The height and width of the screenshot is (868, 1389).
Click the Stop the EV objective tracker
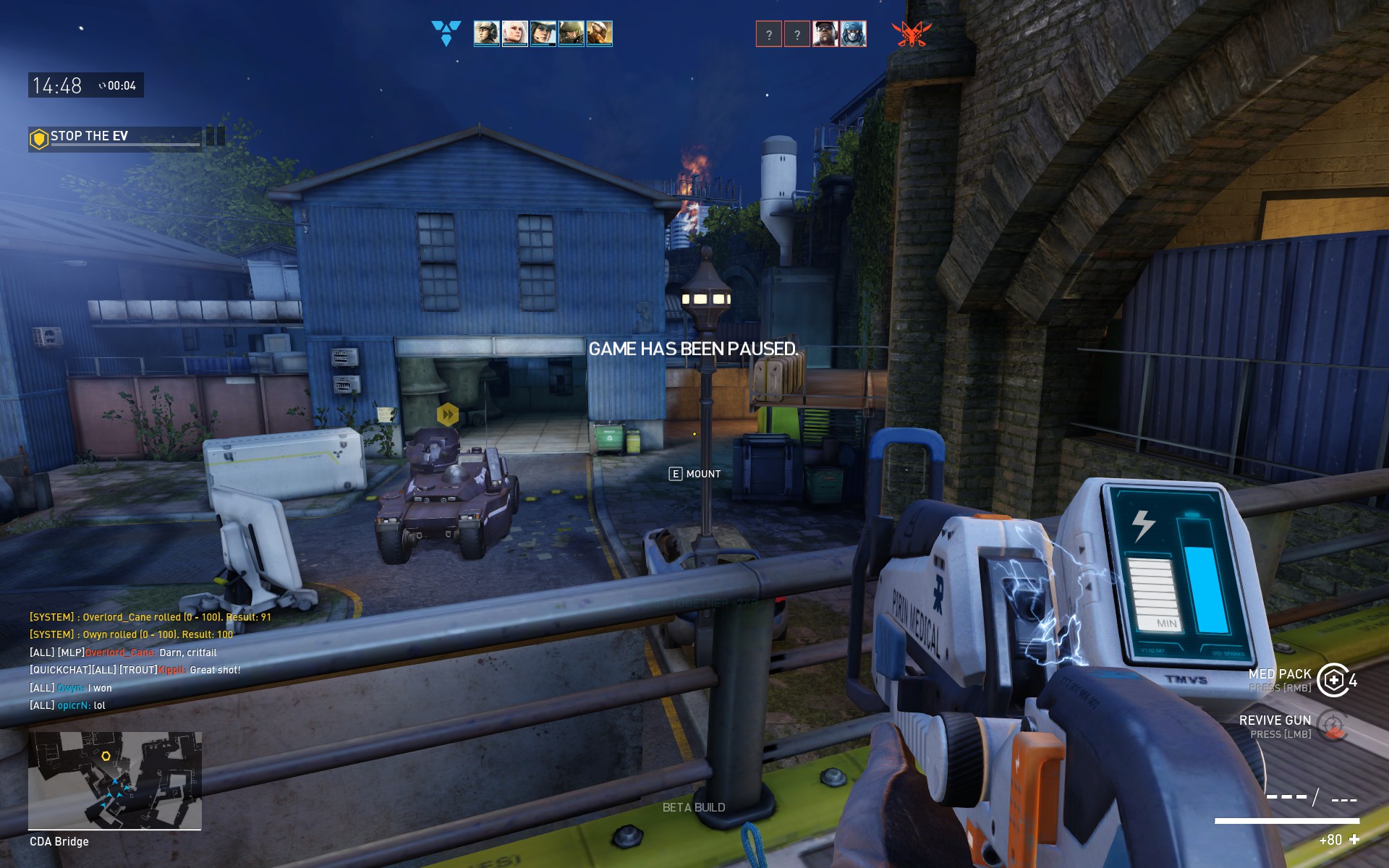click(116, 137)
